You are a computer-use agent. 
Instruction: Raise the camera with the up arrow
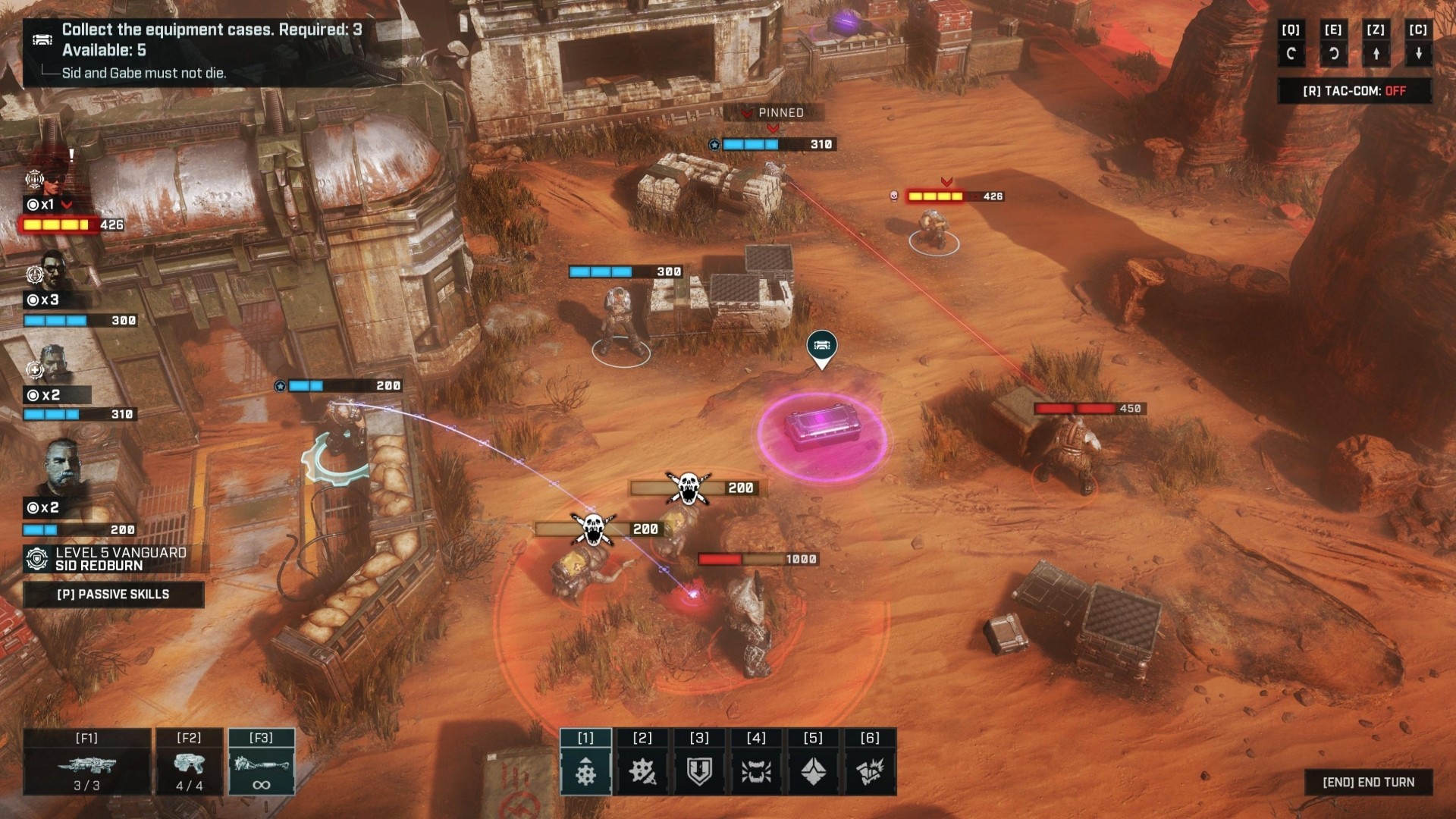1376,53
